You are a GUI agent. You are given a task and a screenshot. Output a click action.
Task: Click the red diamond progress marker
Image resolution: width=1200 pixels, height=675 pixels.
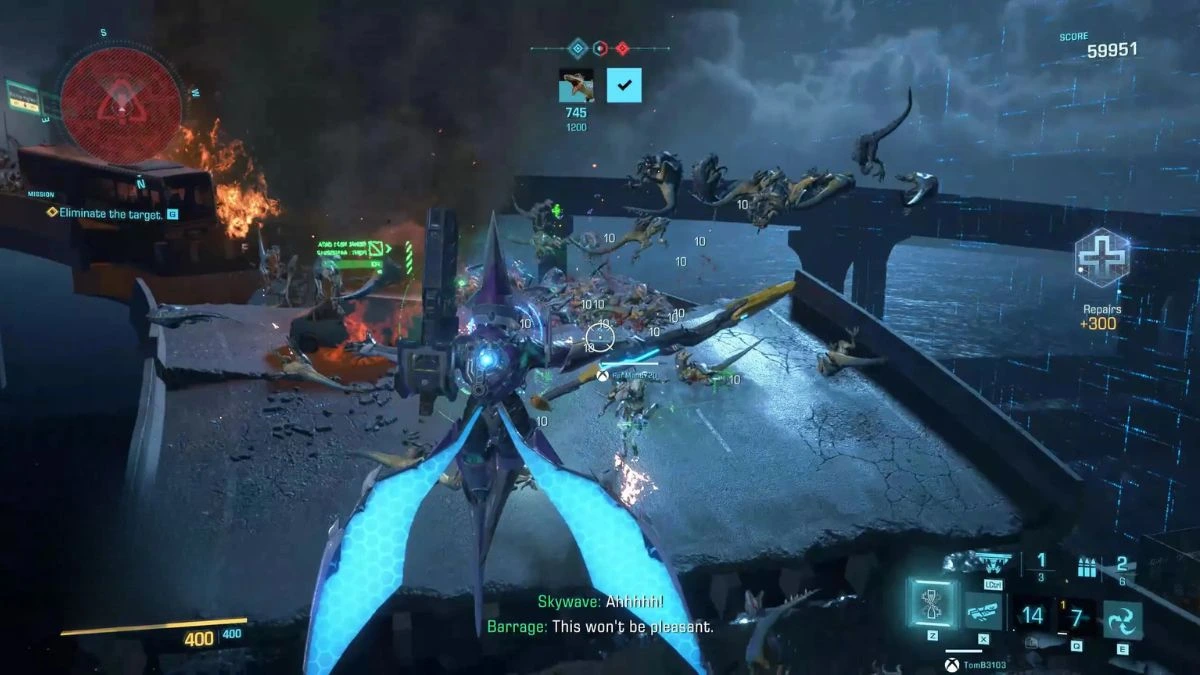coord(622,47)
